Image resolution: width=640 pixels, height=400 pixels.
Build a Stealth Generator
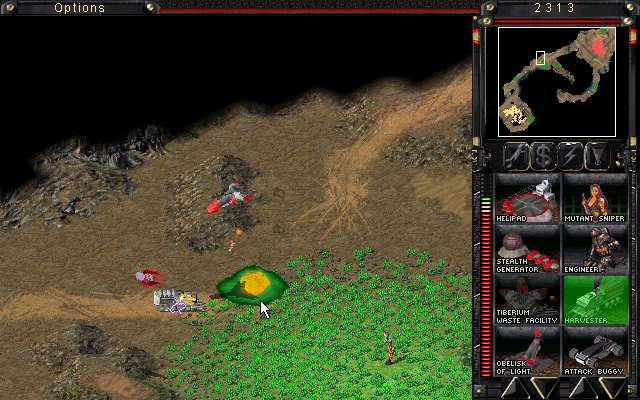pos(527,250)
